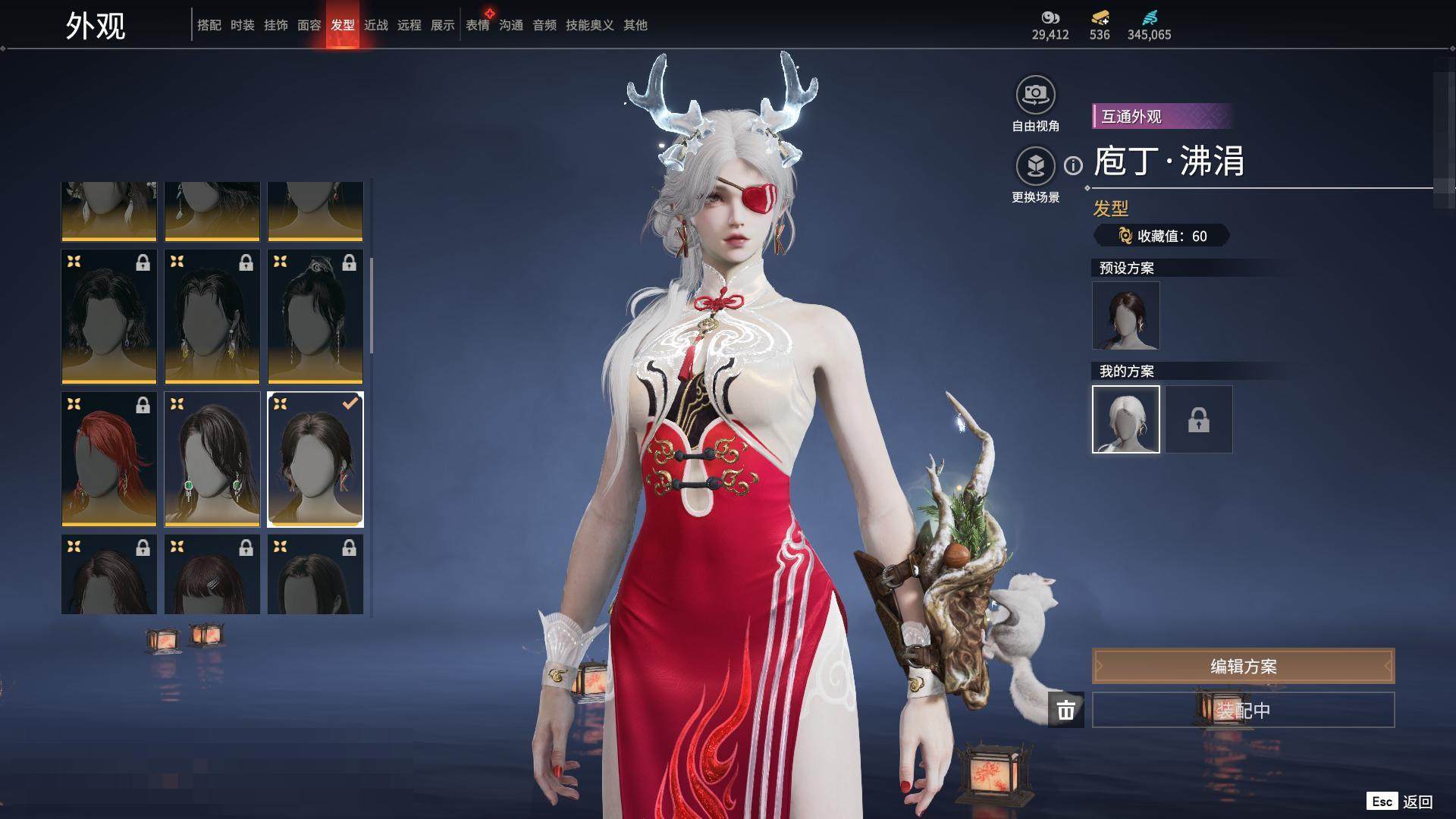The image size is (1456, 819).
Task: Select the preset scheme brown hair thumbnail
Action: click(1125, 315)
